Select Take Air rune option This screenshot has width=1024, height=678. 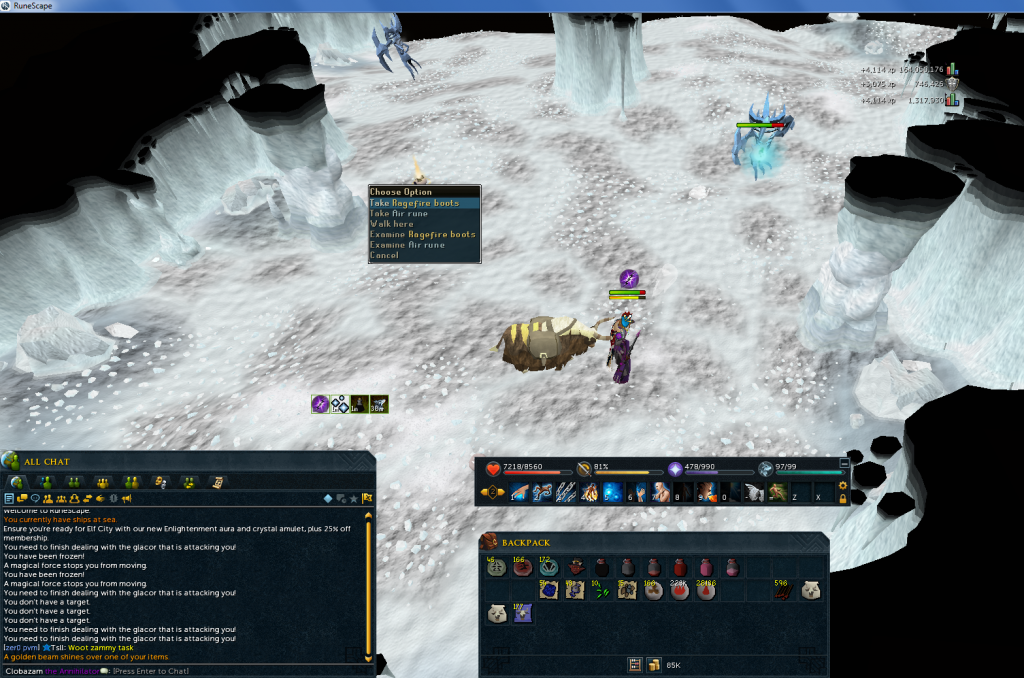point(400,213)
